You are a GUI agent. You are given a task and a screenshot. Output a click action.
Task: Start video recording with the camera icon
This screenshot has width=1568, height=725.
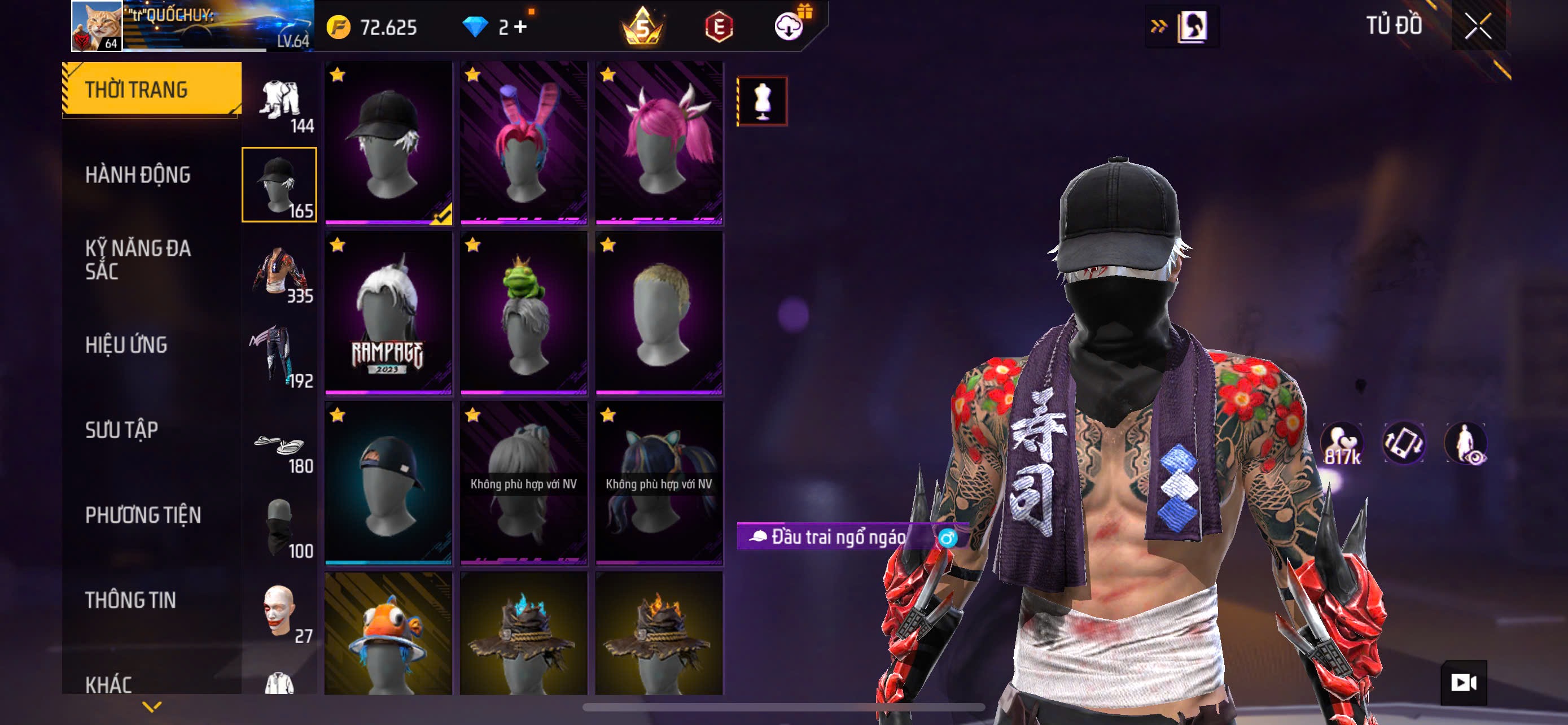1464,683
